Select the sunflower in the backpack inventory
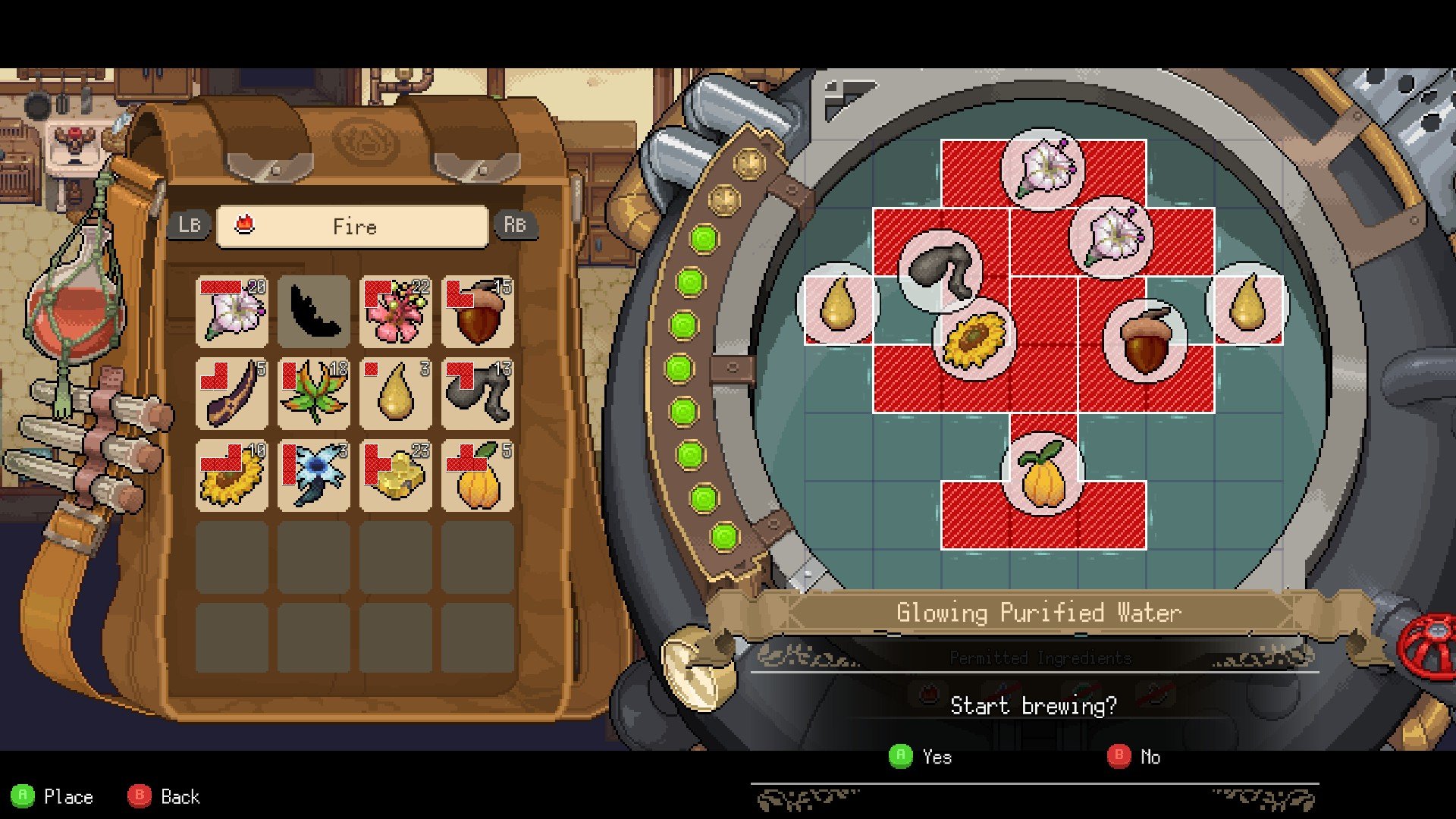Image resolution: width=1456 pixels, height=819 pixels. 232,475
